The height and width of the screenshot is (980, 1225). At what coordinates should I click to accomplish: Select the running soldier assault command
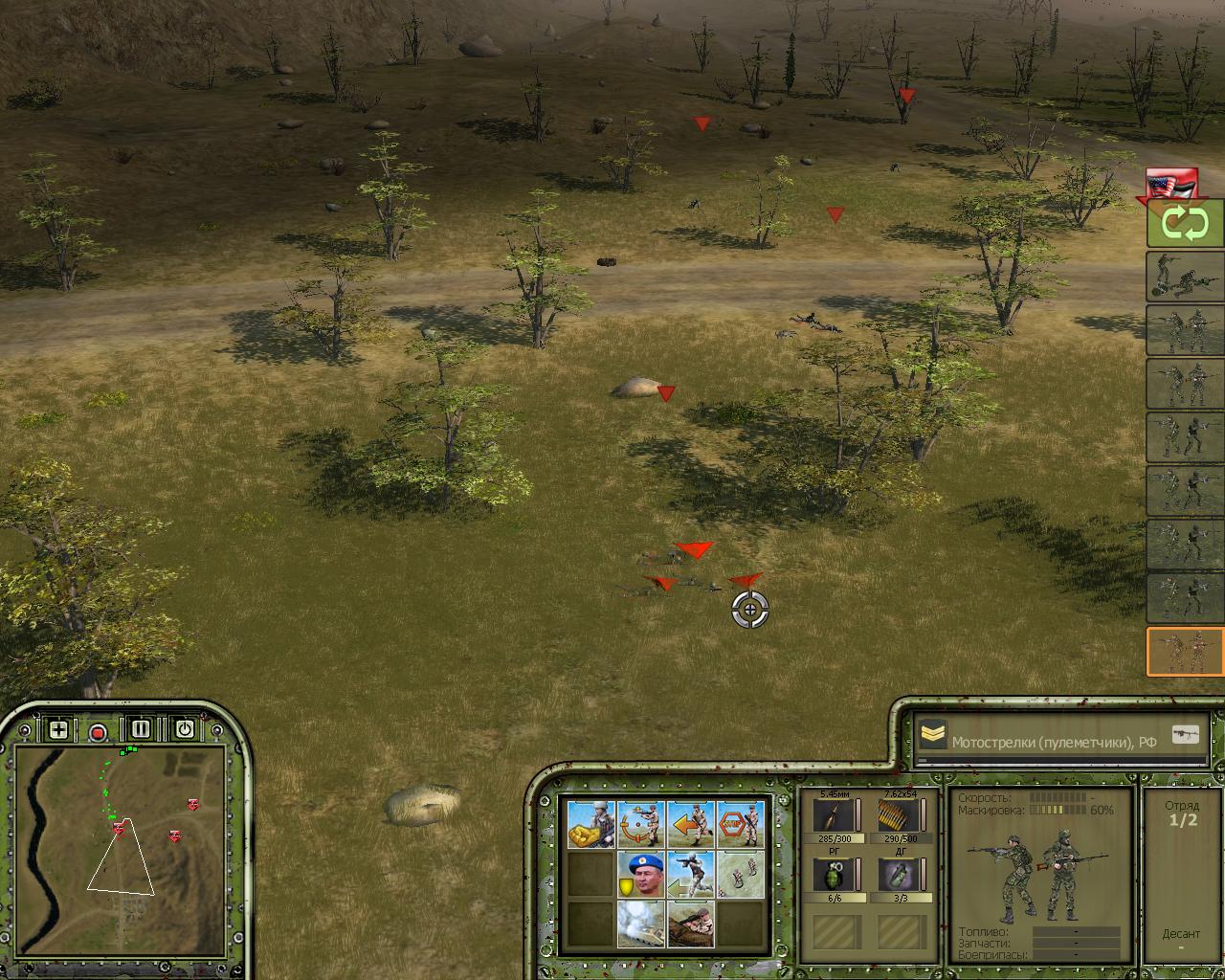click(691, 874)
